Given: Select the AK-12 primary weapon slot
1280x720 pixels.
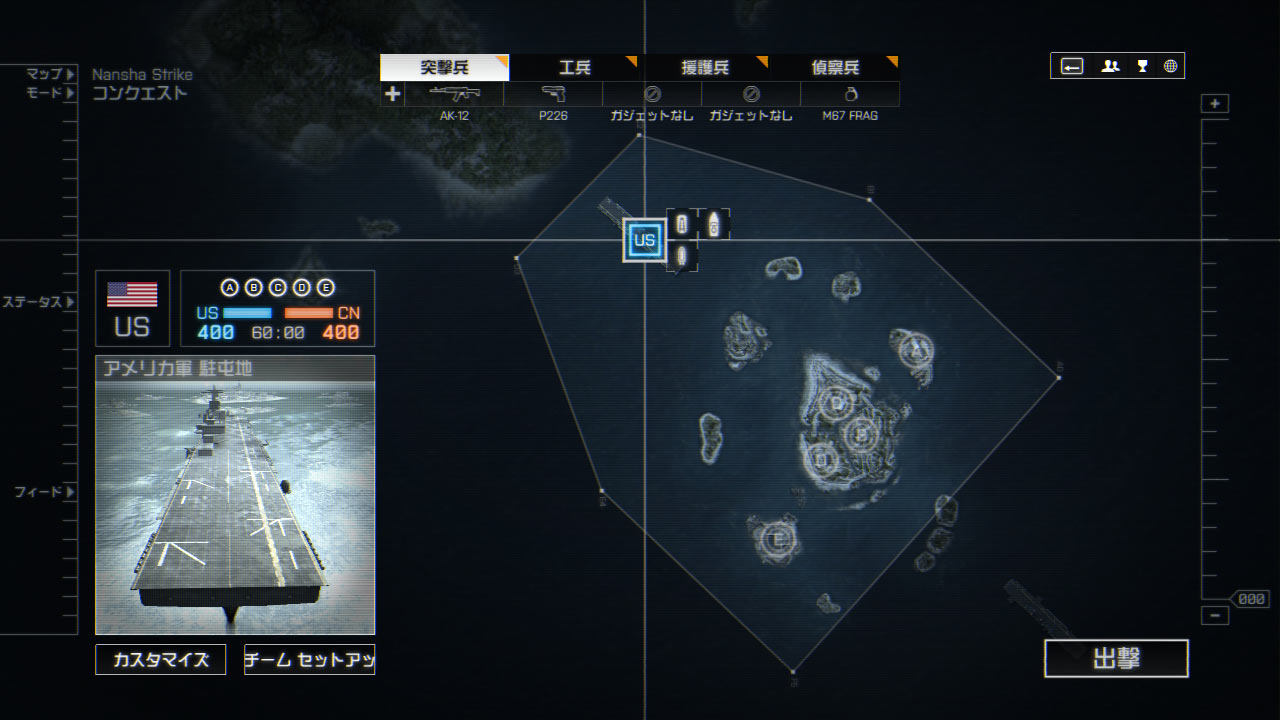Looking at the screenshot, I should (454, 95).
